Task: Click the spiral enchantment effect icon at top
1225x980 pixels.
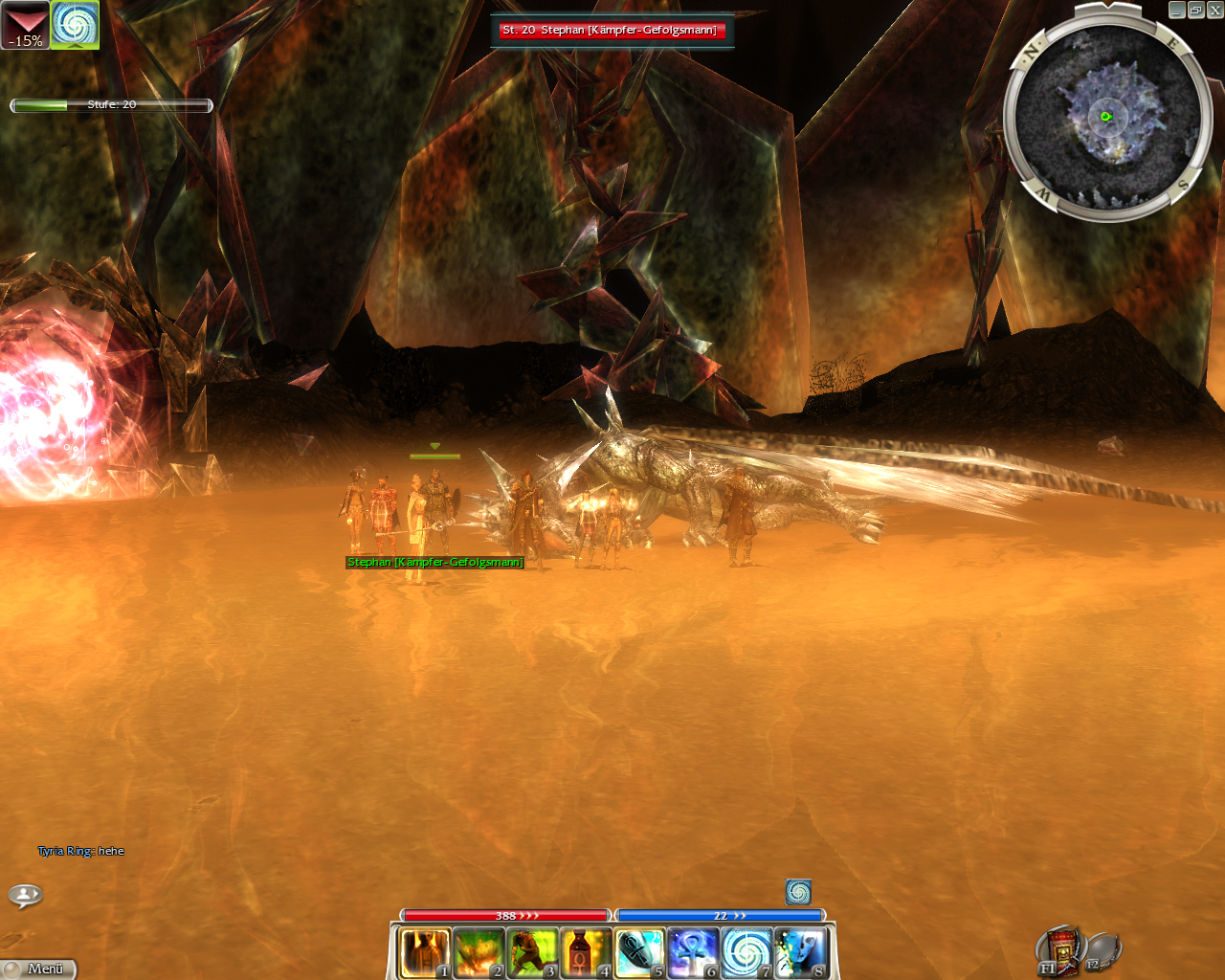Action: coord(75,25)
